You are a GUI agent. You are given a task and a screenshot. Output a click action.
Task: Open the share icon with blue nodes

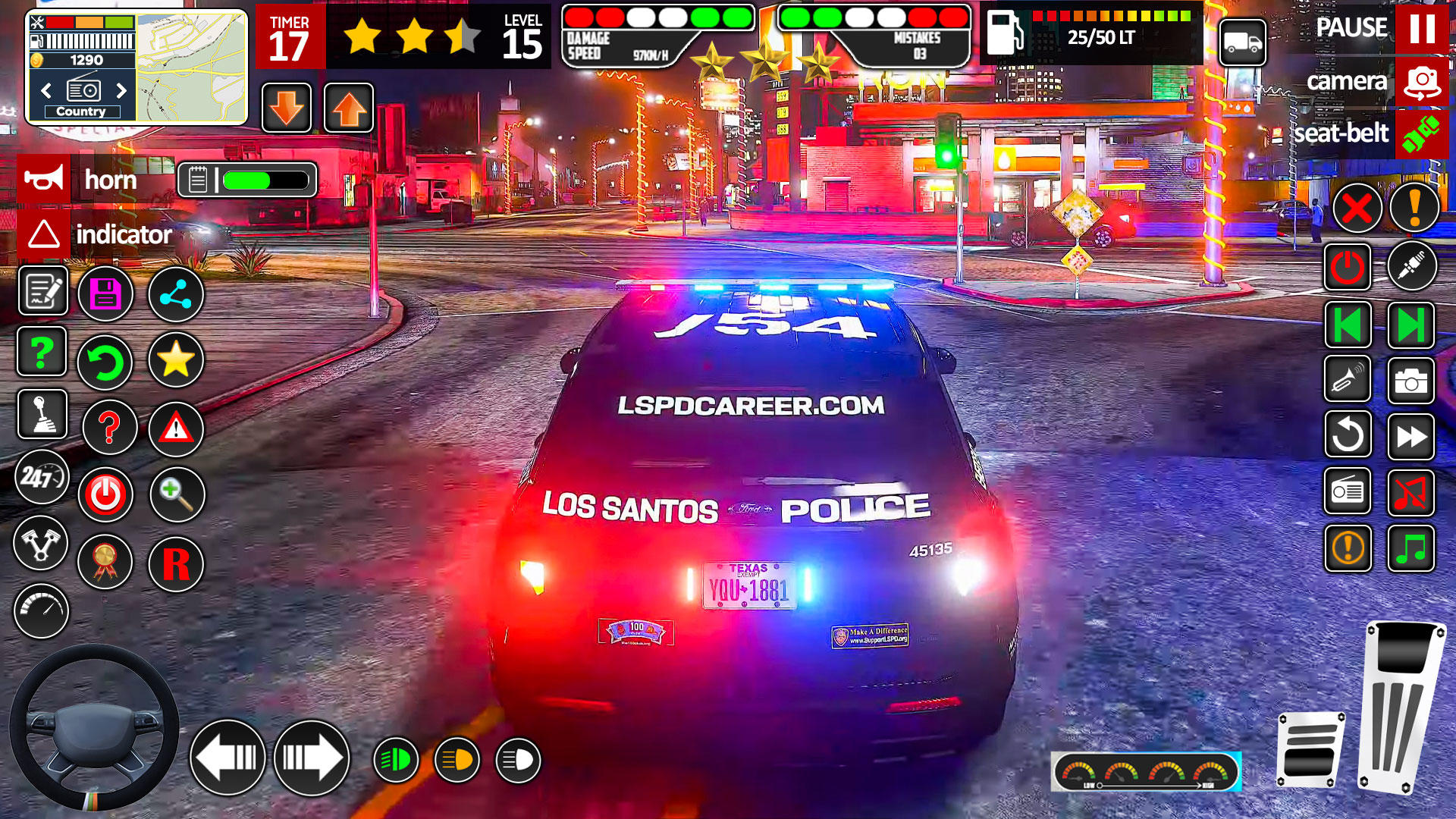175,294
